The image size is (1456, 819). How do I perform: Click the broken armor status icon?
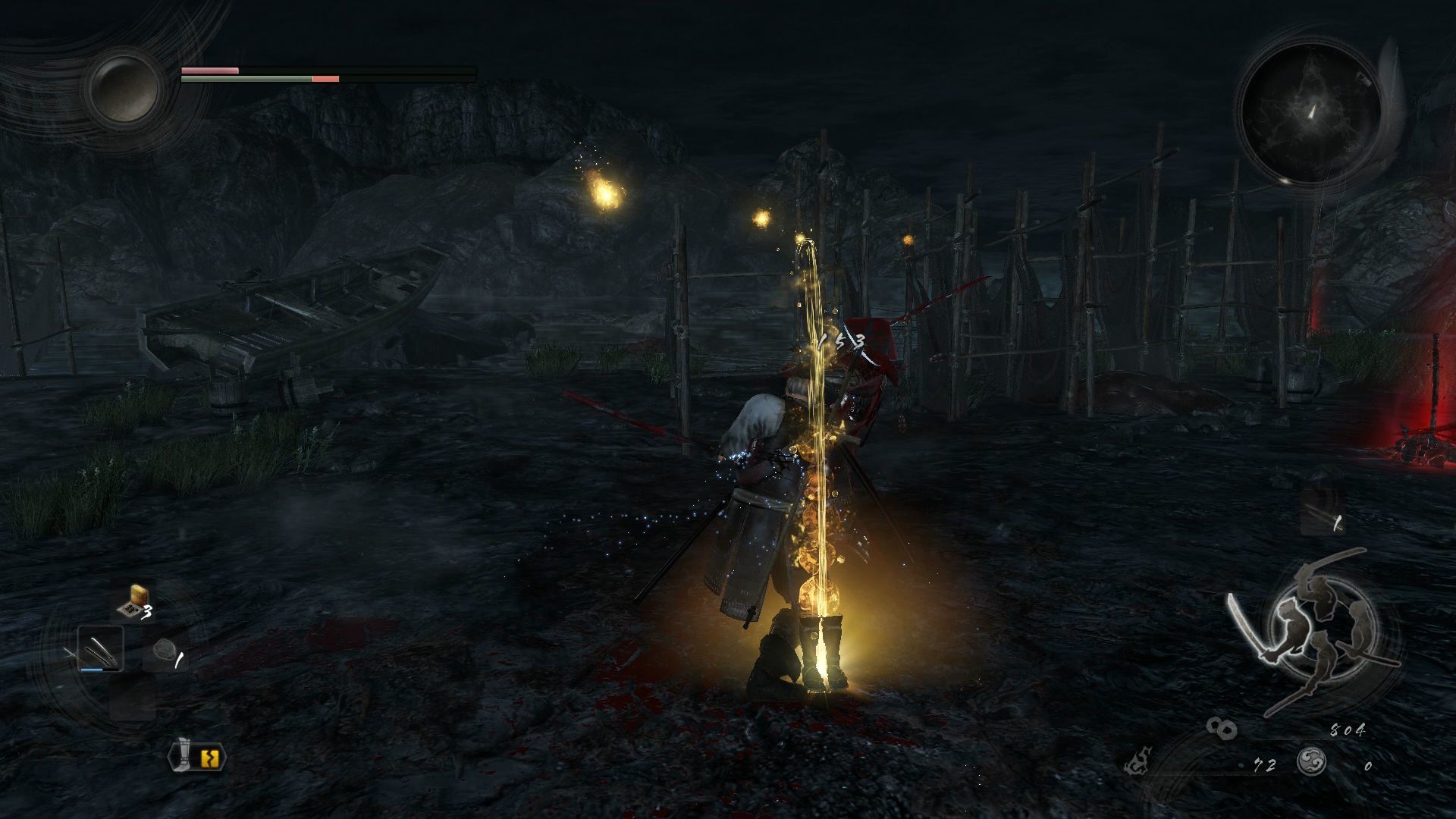pyautogui.click(x=198, y=755)
